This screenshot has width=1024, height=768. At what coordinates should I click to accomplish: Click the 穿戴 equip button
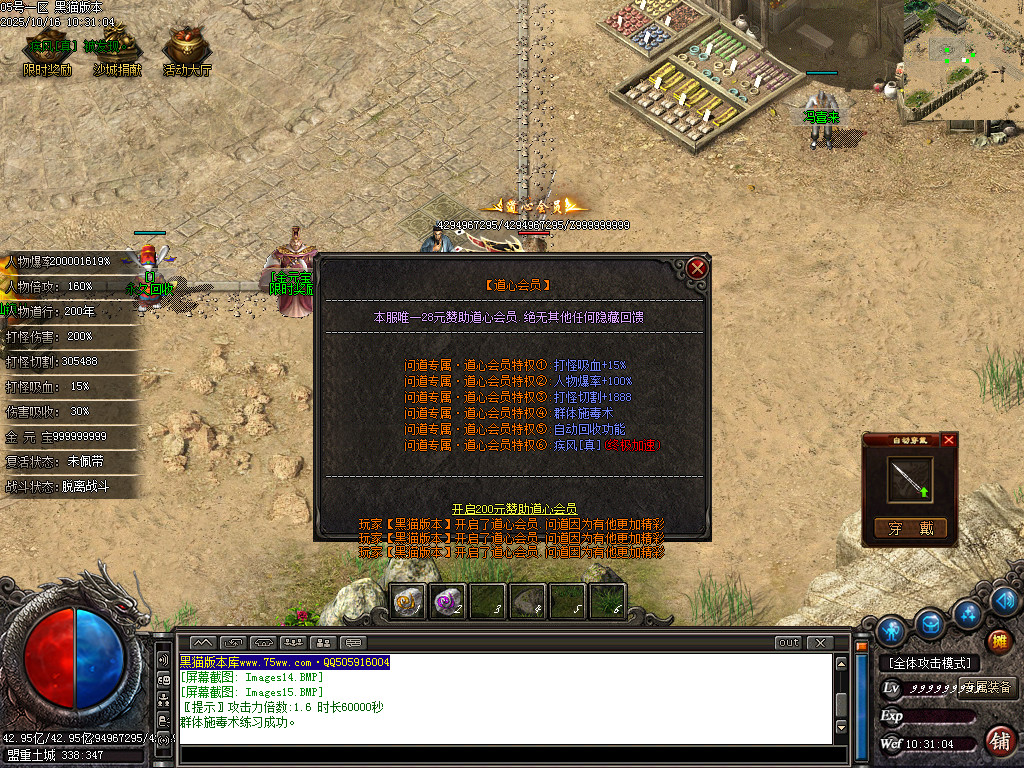pyautogui.click(x=909, y=528)
